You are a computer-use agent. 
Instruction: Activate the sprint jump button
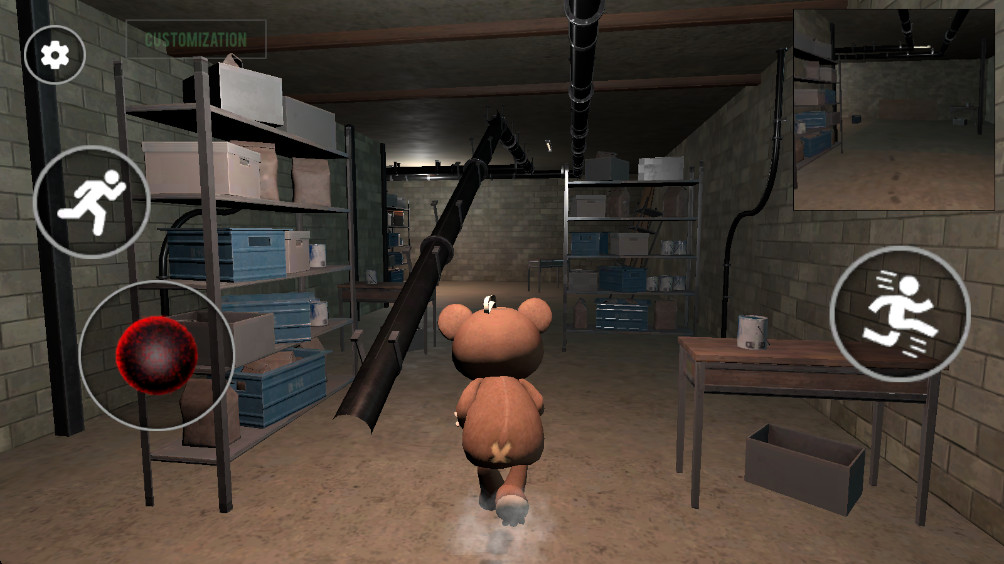pos(900,313)
